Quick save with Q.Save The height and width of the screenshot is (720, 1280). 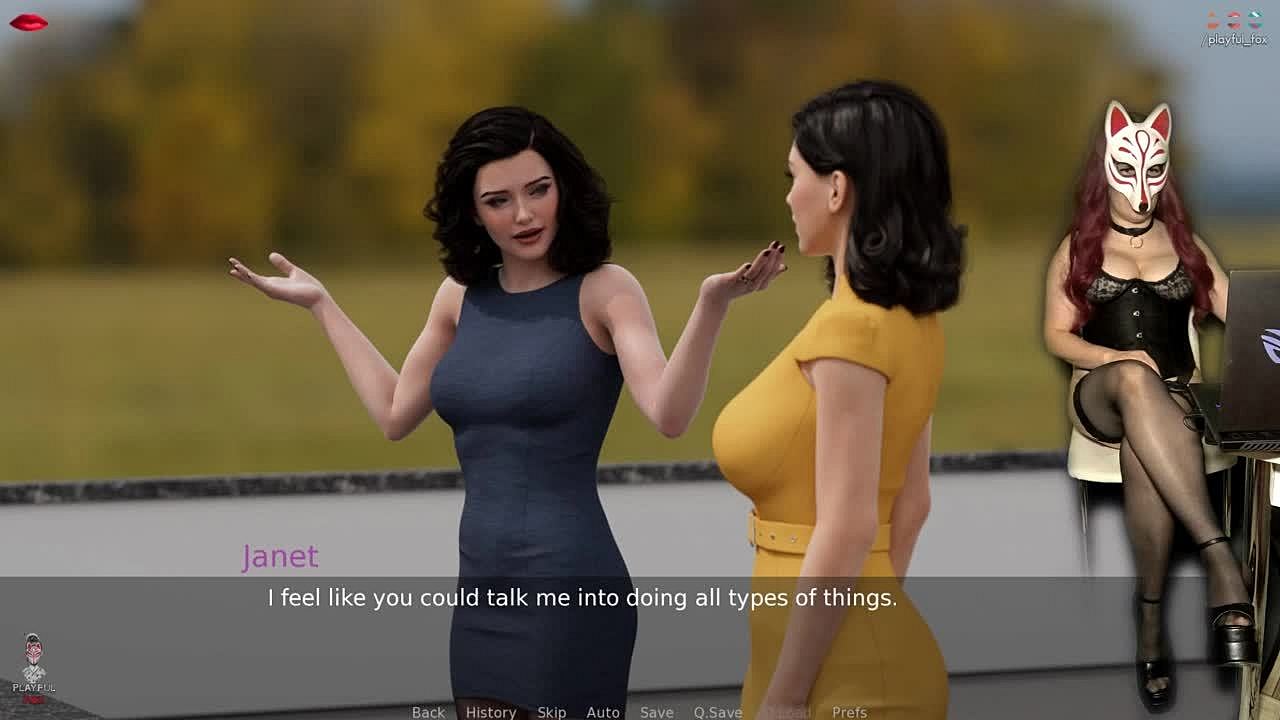point(718,712)
